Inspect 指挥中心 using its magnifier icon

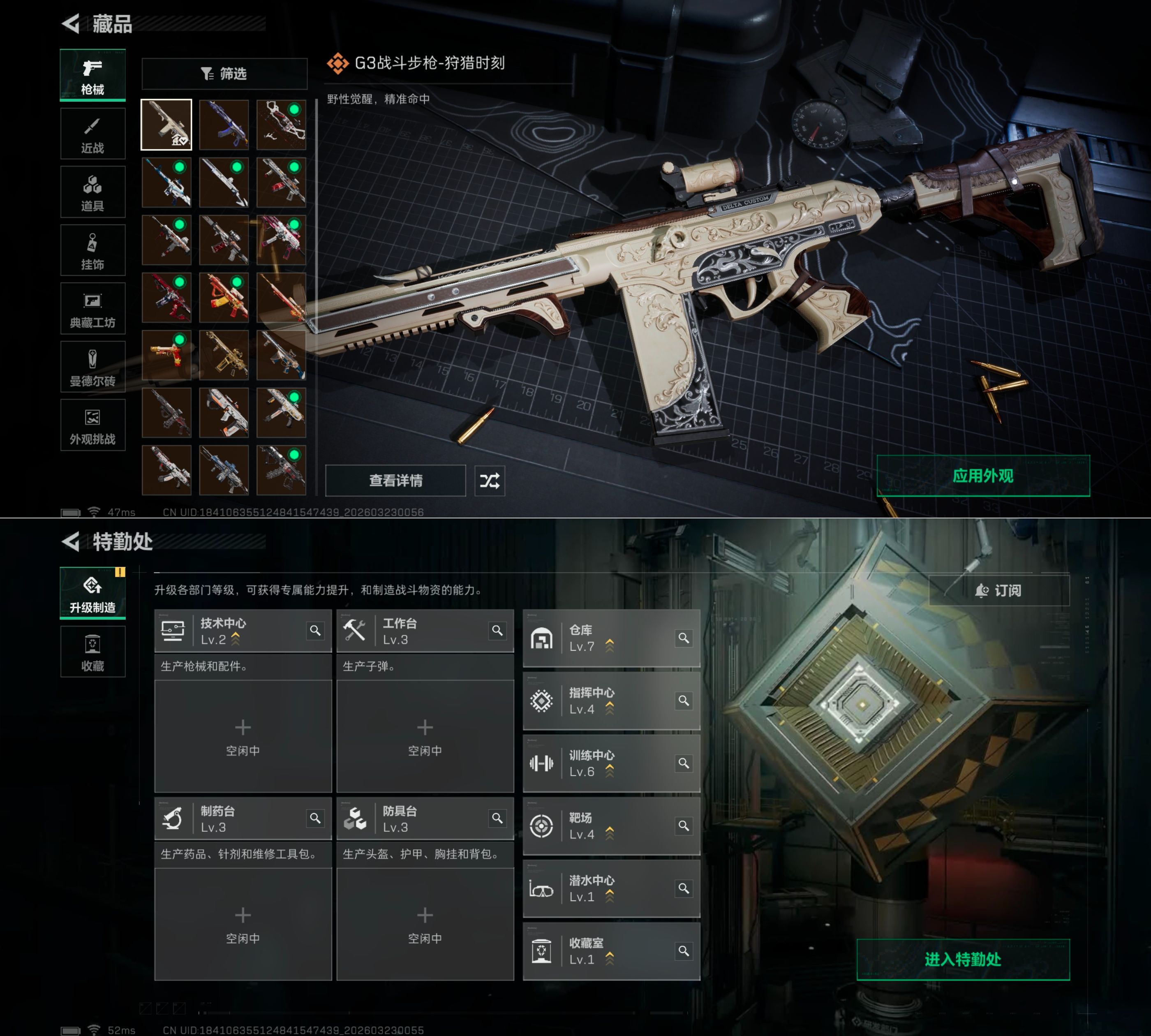click(x=684, y=701)
